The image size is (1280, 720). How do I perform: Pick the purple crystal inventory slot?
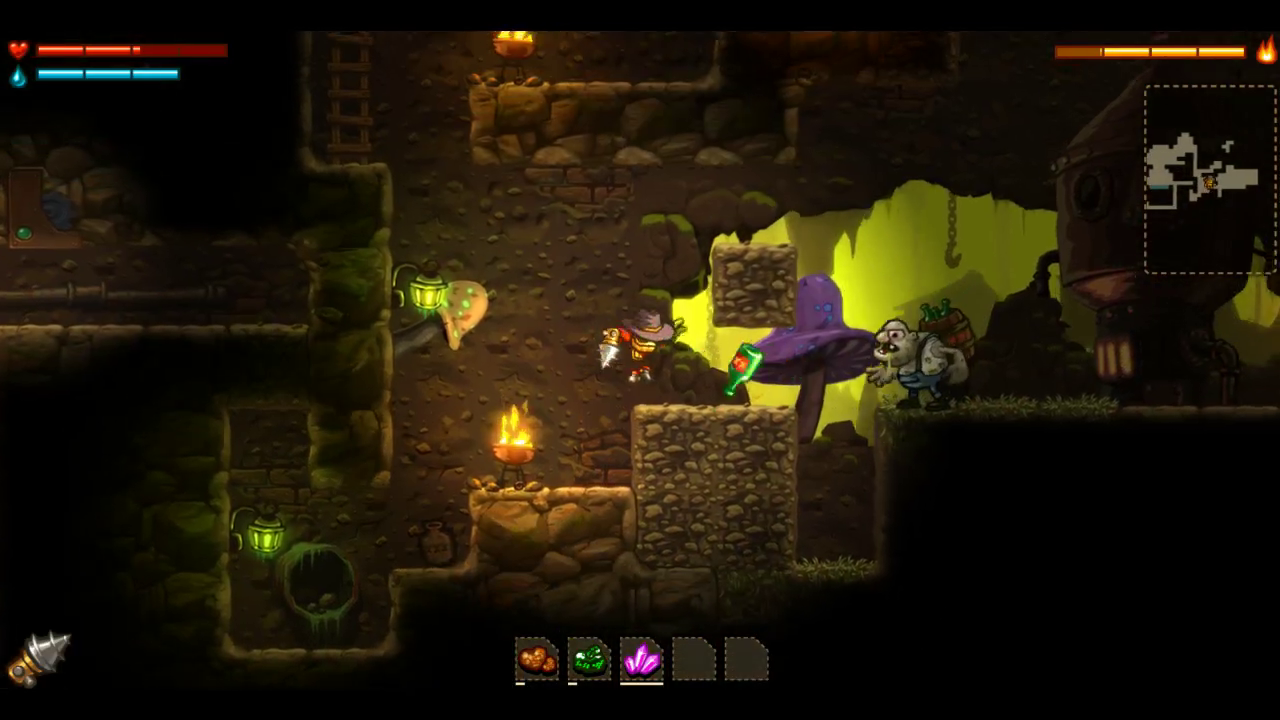(641, 660)
